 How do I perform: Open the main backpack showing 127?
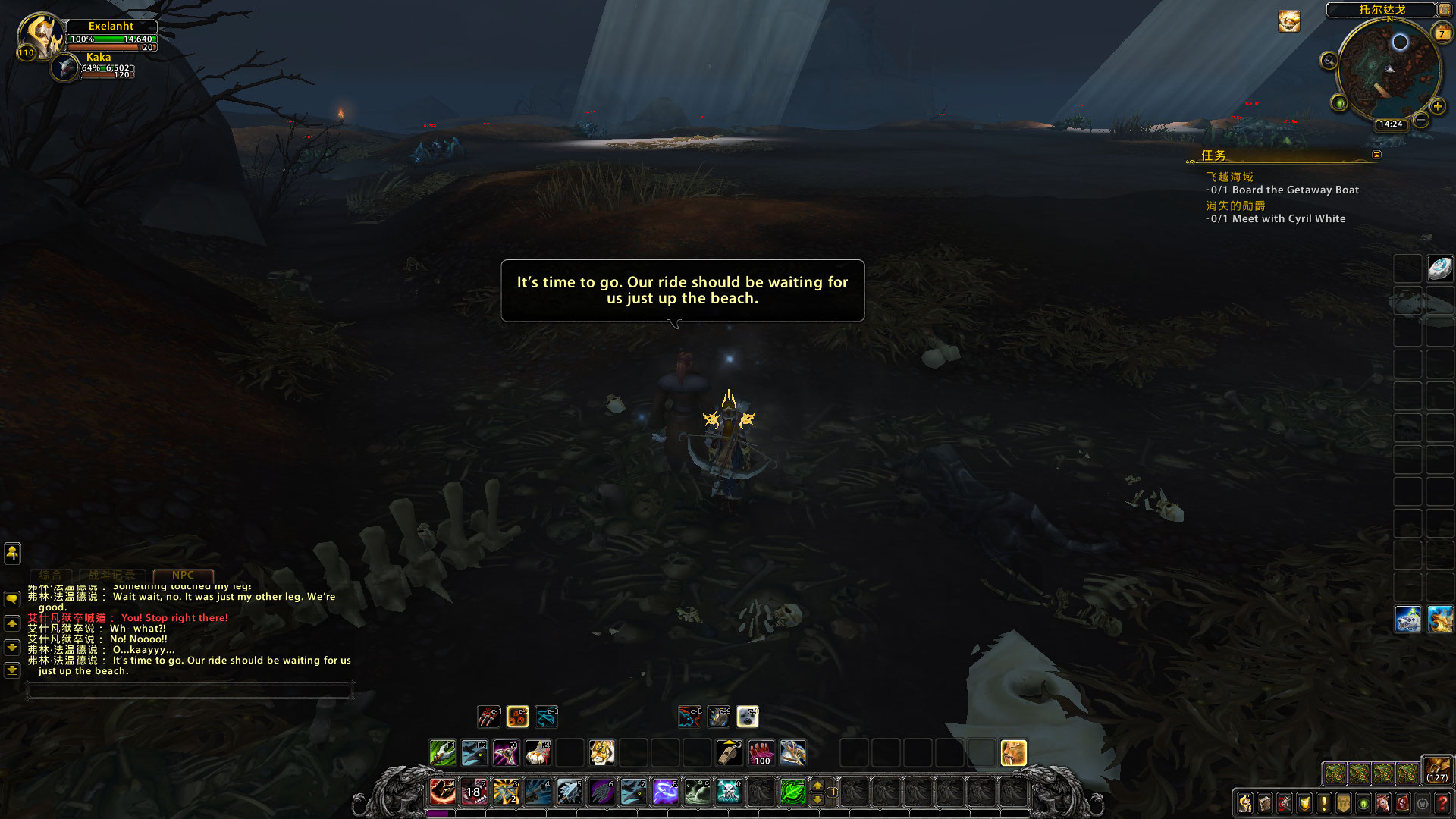1436,769
